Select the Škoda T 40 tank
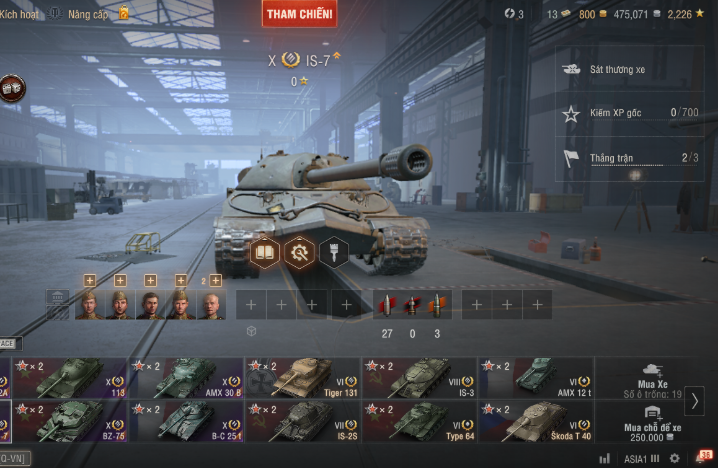 click(x=535, y=421)
